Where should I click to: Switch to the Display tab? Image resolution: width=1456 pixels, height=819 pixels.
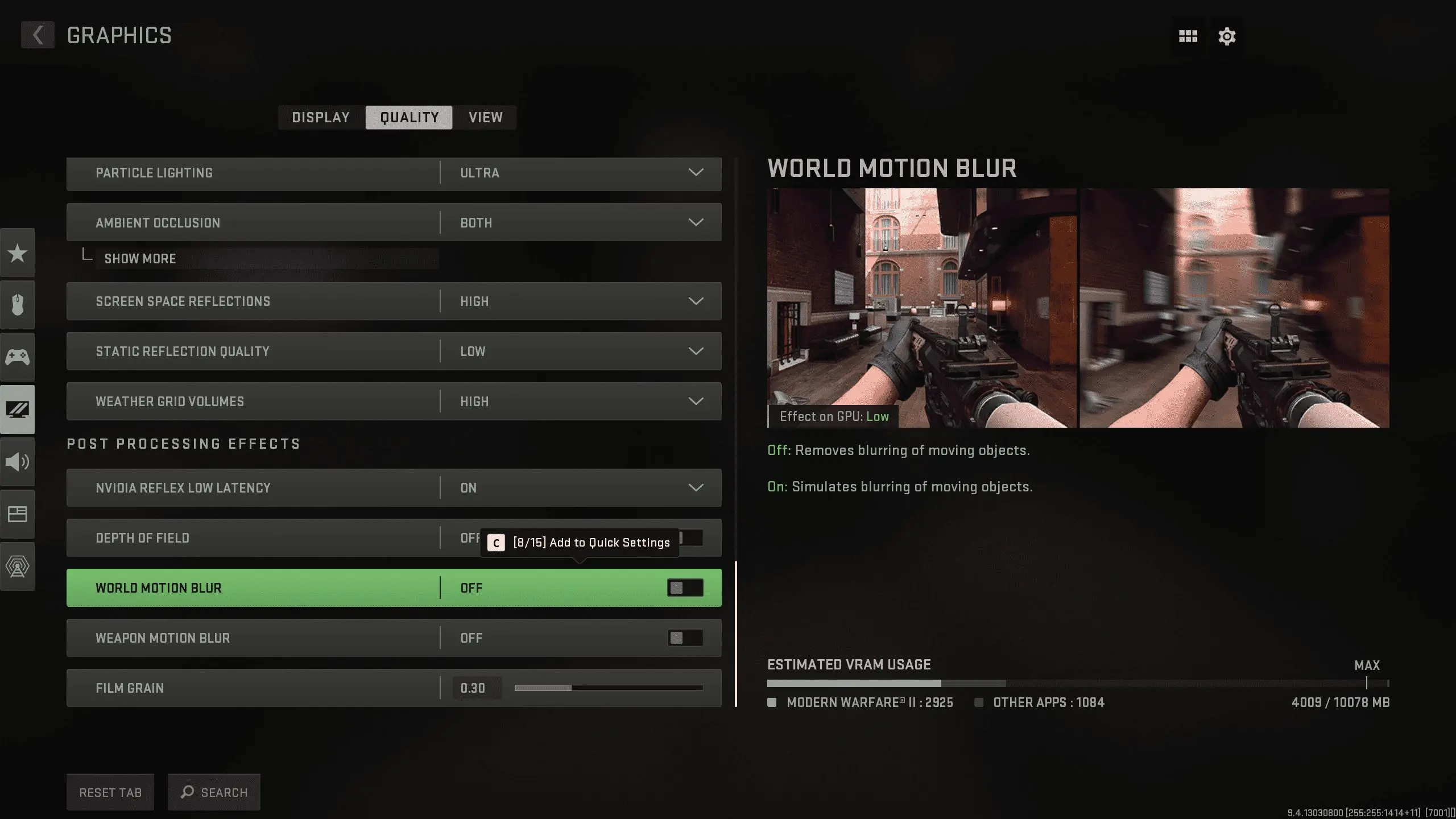pyautogui.click(x=320, y=118)
